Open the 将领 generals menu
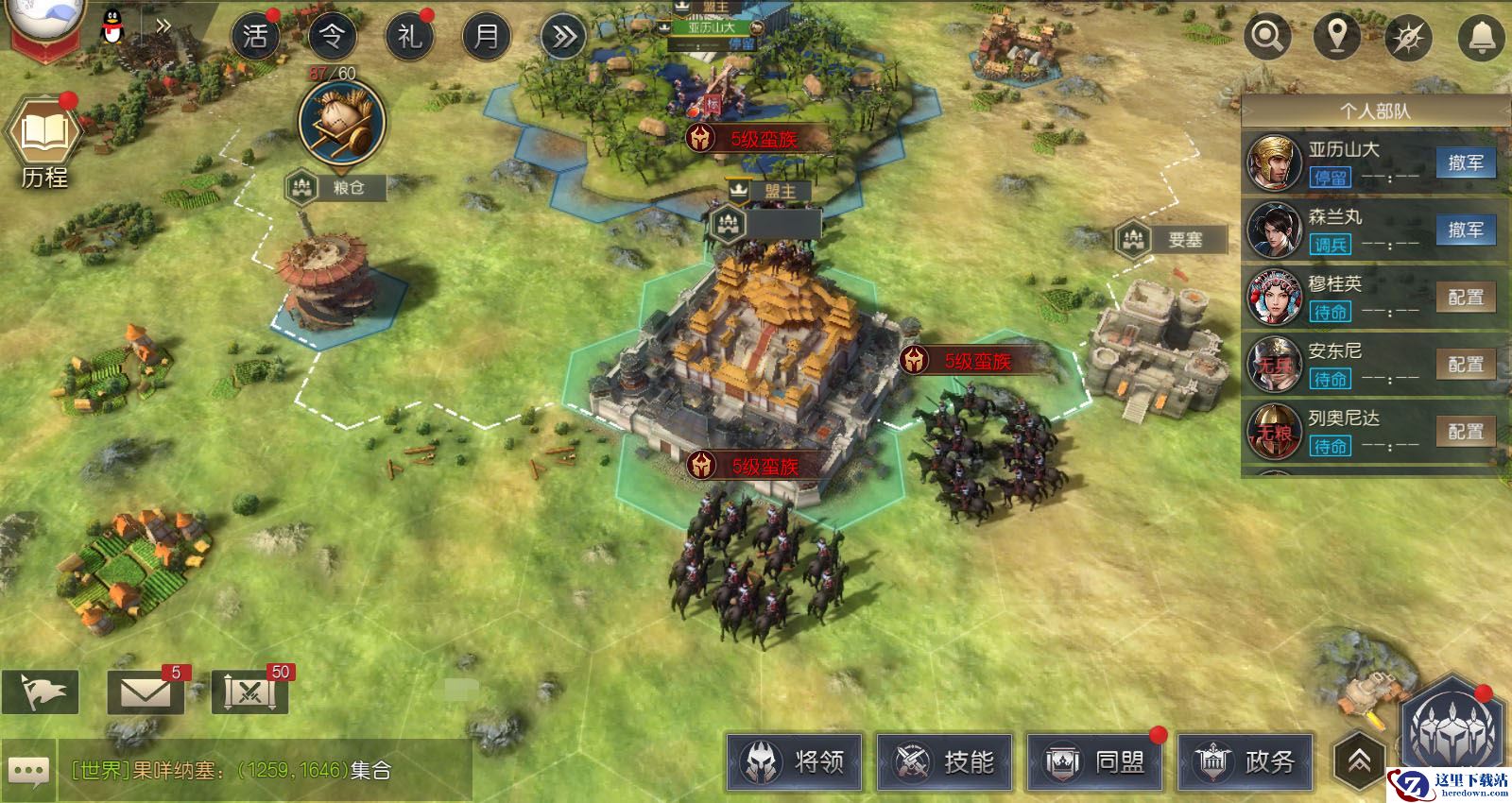This screenshot has width=1512, height=803. click(794, 761)
